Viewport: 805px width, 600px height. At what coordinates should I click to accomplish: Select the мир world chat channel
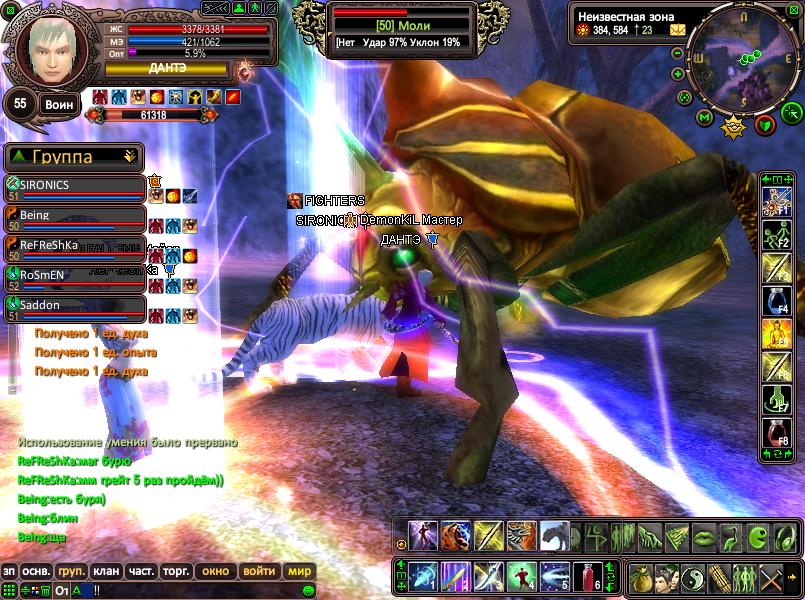pyautogui.click(x=299, y=571)
